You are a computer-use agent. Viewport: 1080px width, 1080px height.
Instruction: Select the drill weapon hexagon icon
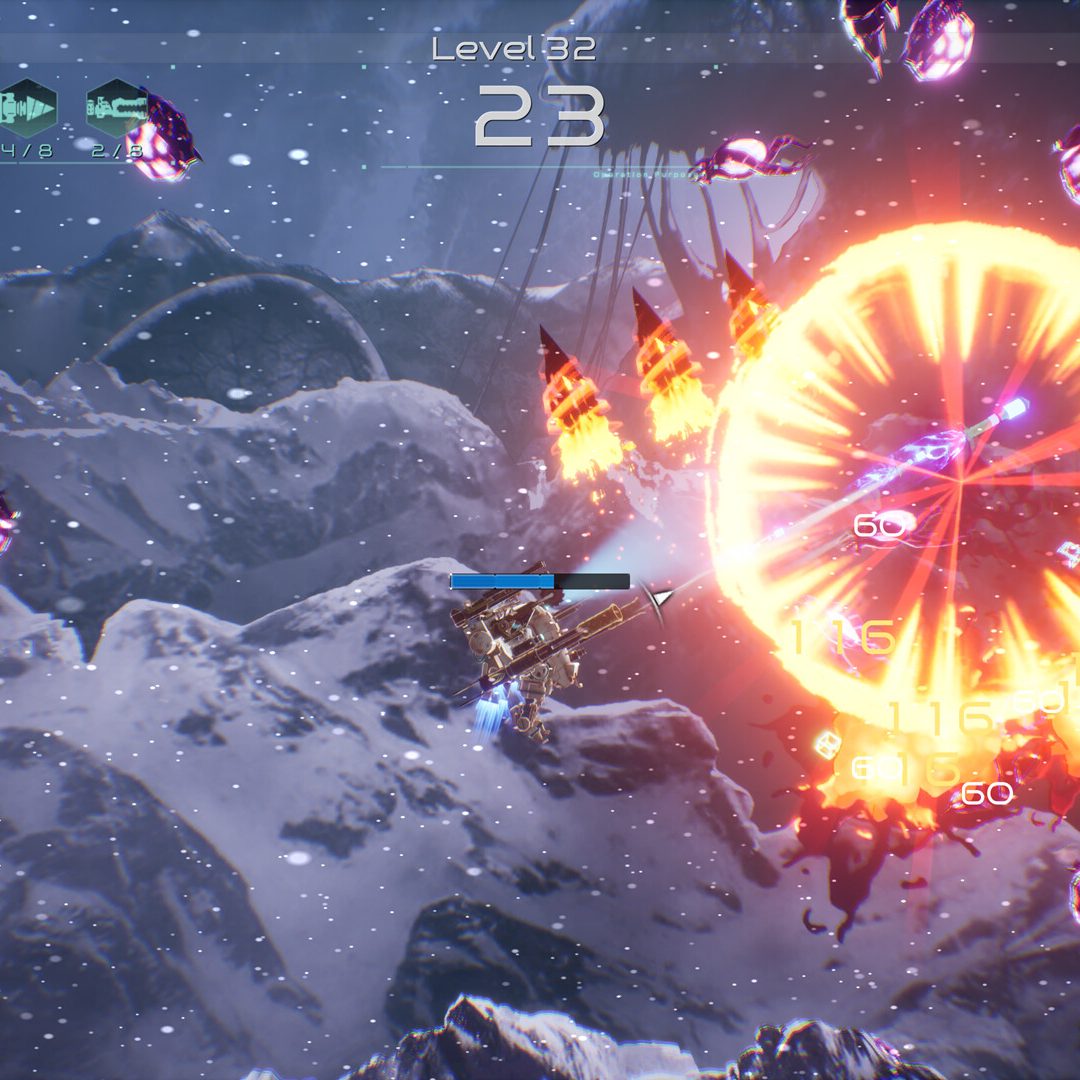(x=27, y=107)
